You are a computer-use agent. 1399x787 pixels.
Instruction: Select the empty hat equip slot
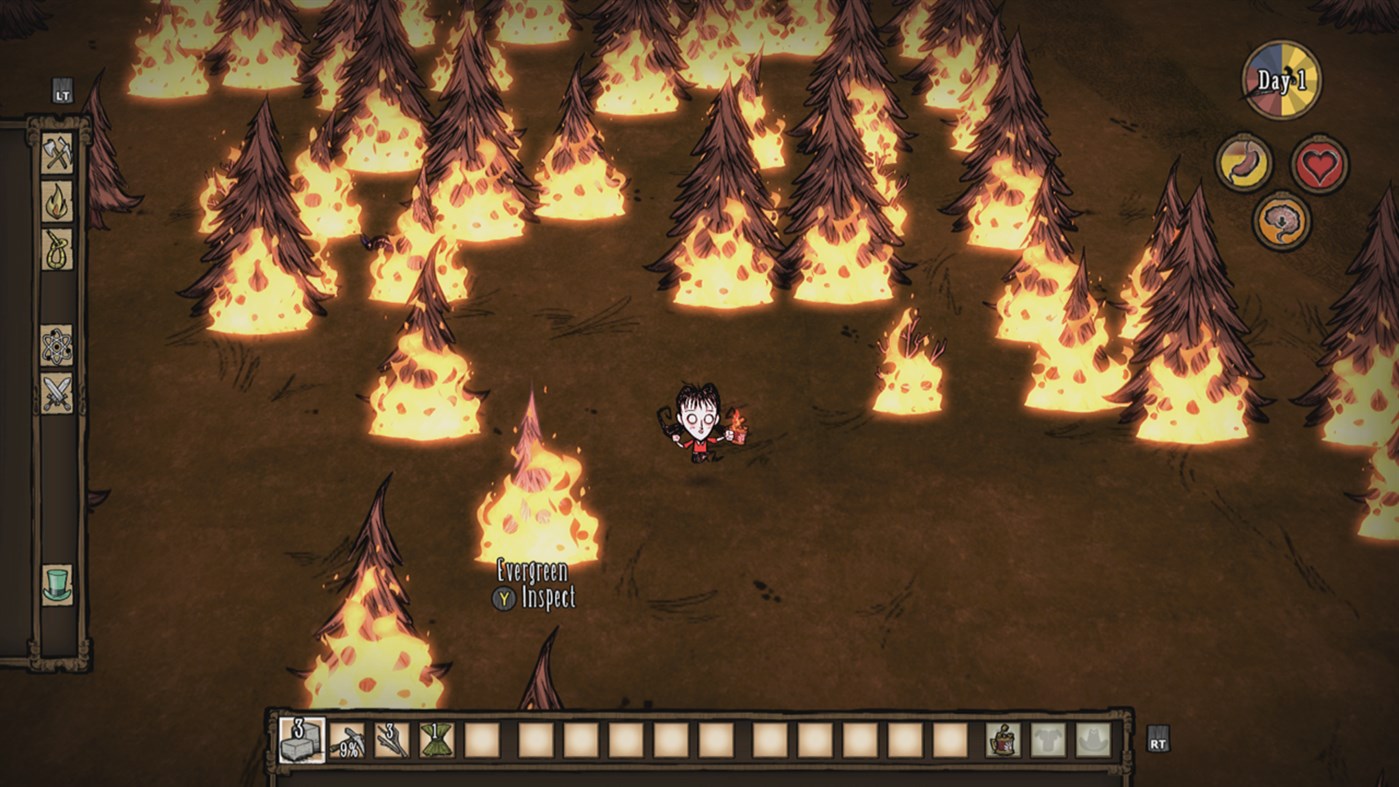point(1094,741)
